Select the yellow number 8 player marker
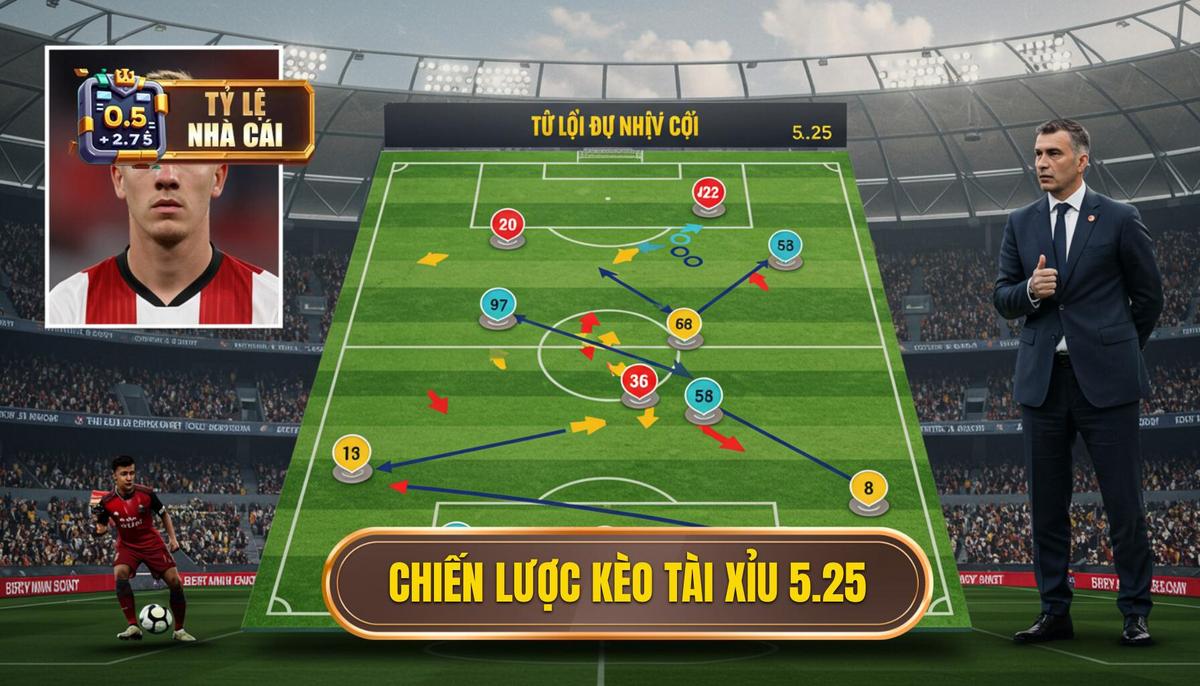 pos(867,489)
